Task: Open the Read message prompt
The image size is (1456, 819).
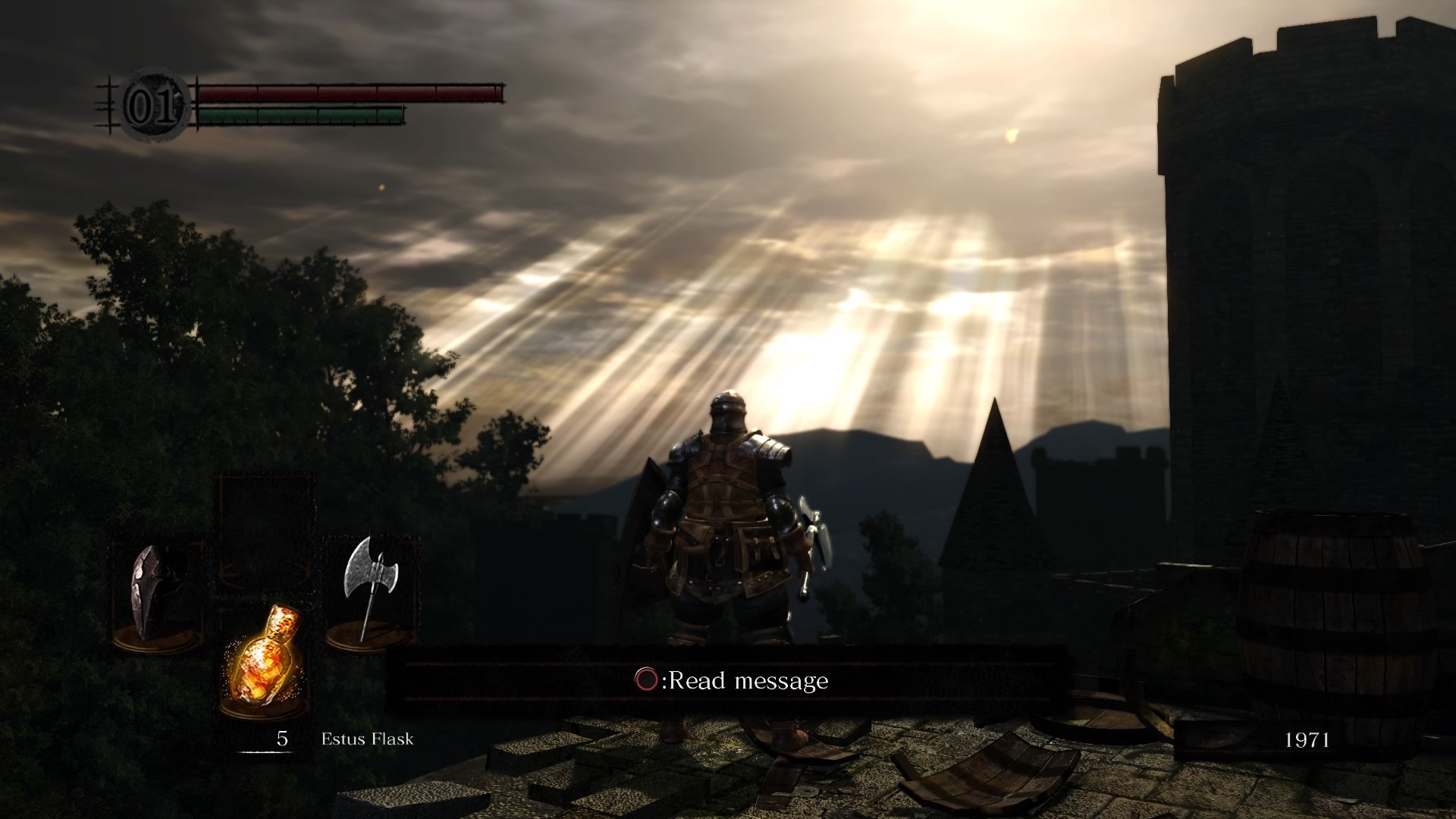Action: coord(731,680)
